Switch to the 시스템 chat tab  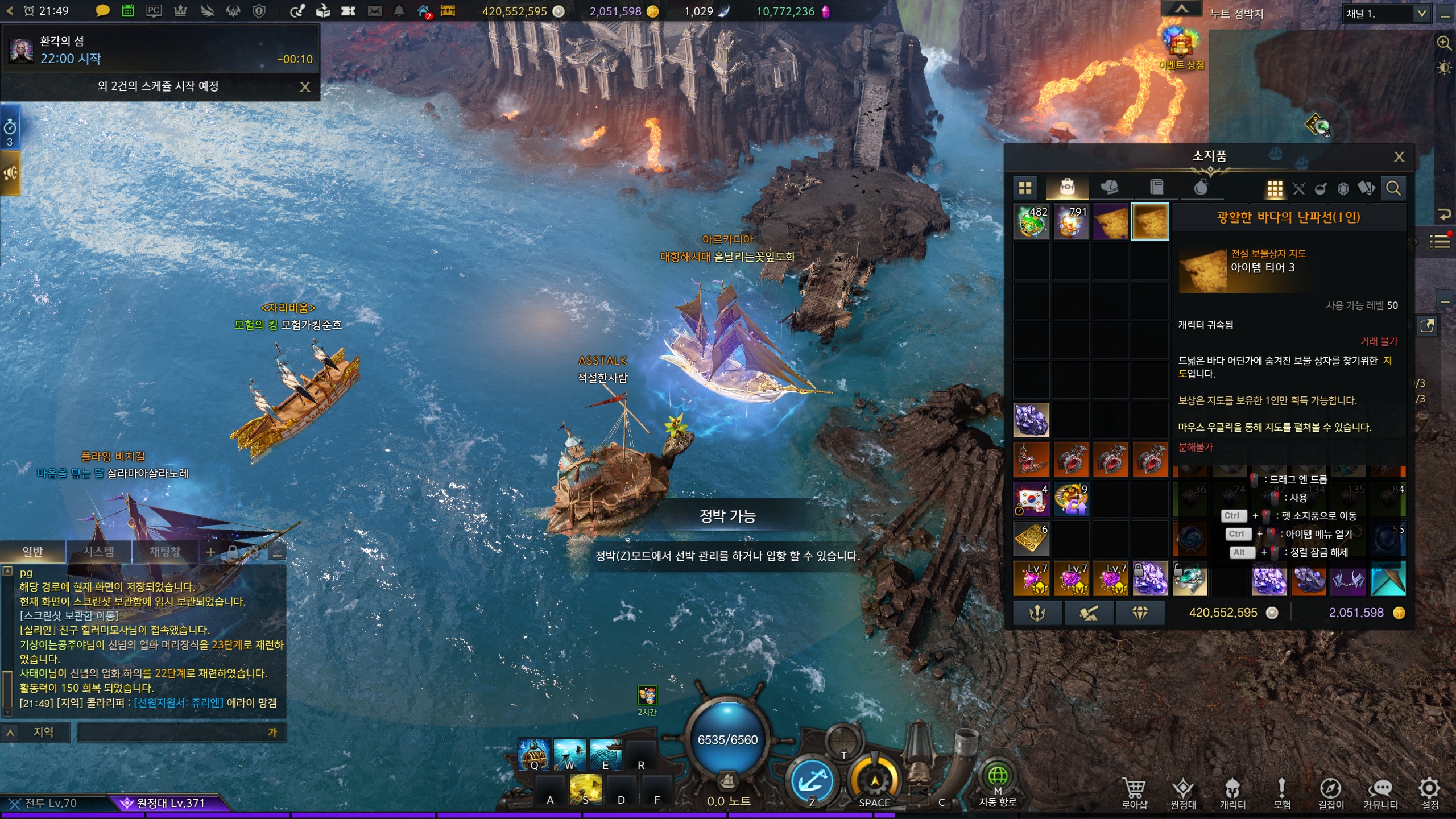click(98, 552)
